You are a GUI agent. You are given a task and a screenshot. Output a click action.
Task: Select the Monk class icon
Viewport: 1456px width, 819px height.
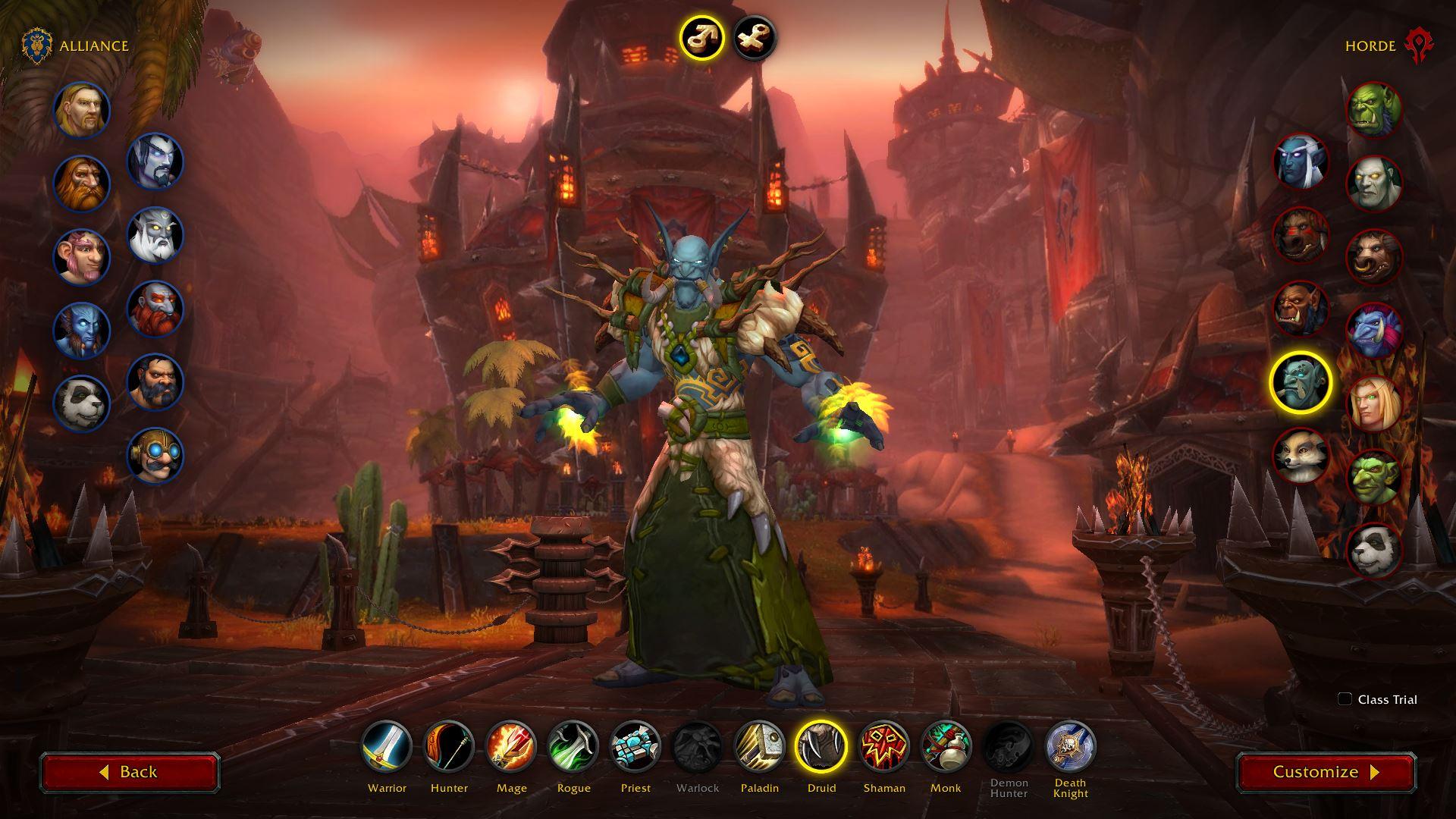(x=946, y=746)
